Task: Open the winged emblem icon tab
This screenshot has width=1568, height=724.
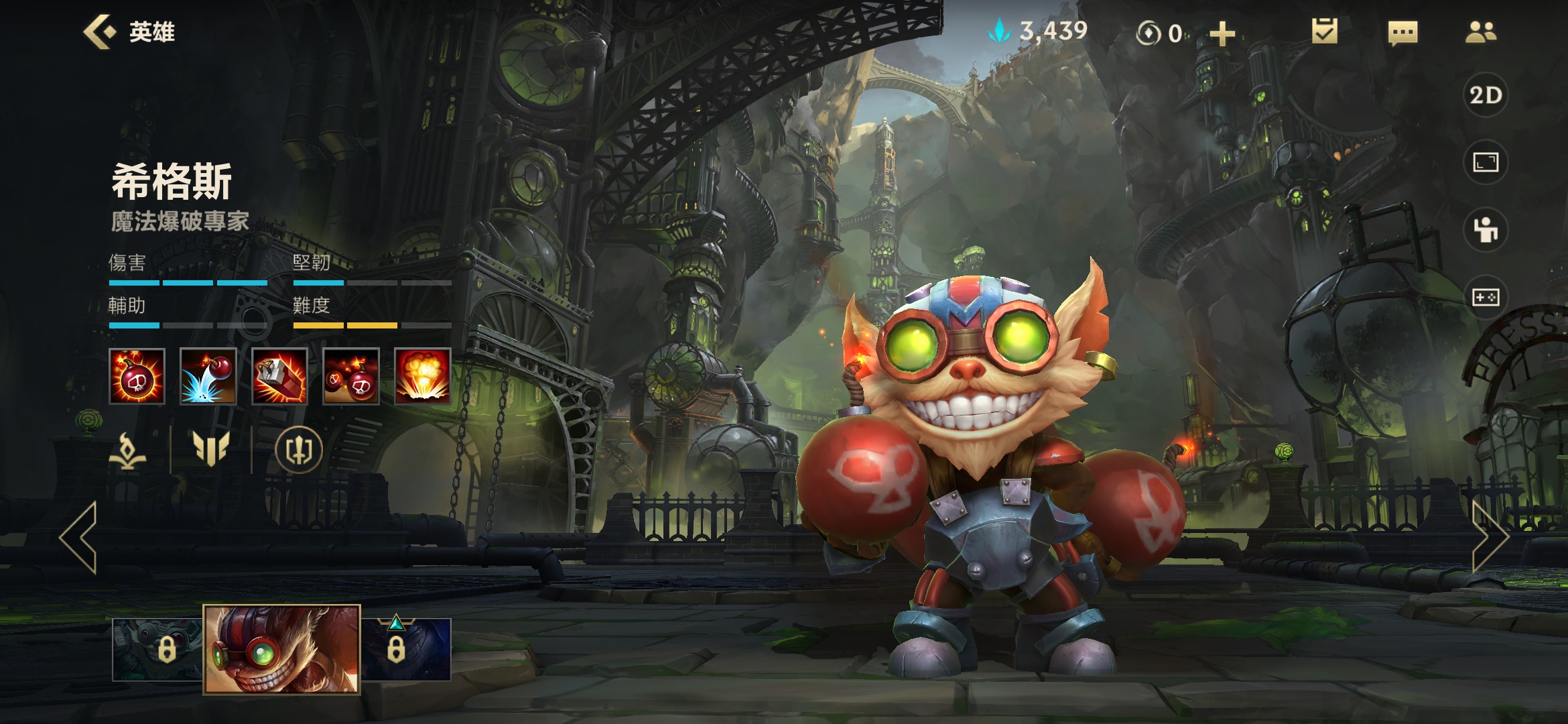Action: 211,448
